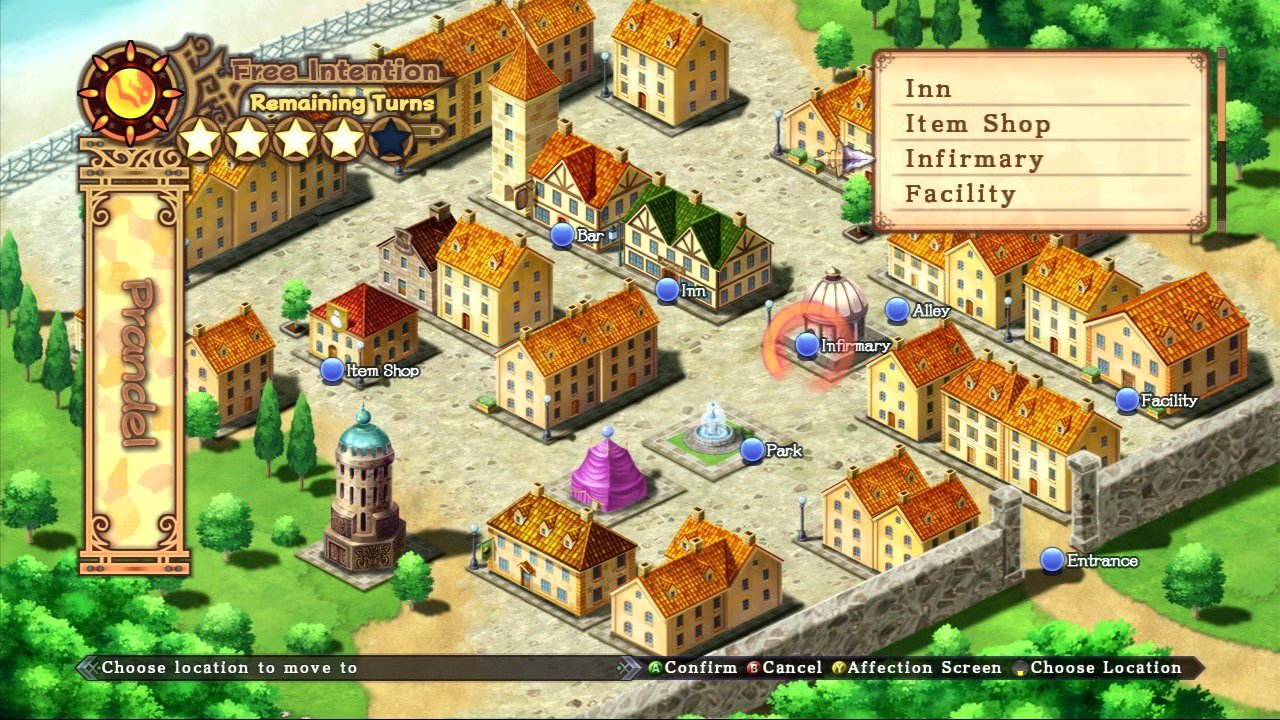1280x720 pixels.
Task: Select Inn from the location list
Action: 930,89
